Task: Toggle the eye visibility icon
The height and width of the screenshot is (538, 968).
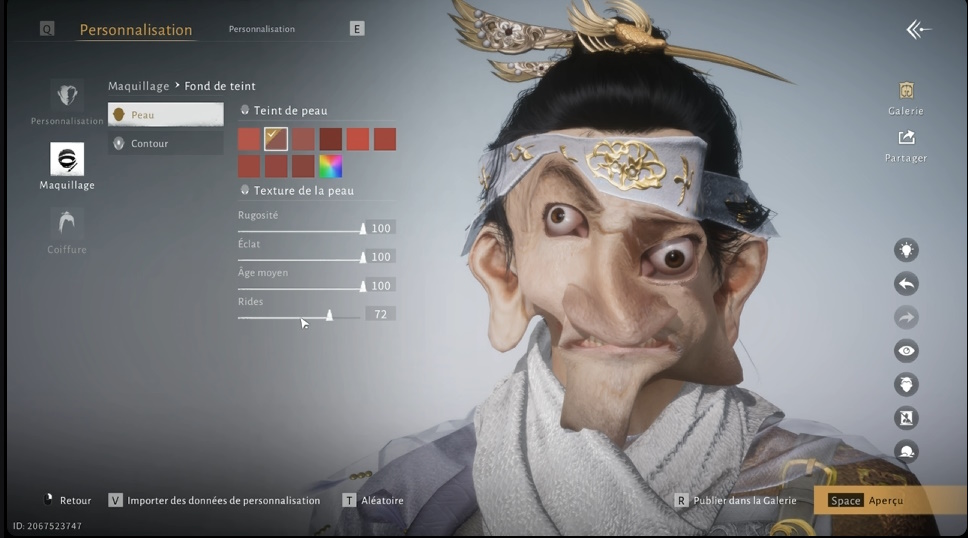Action: [x=906, y=351]
